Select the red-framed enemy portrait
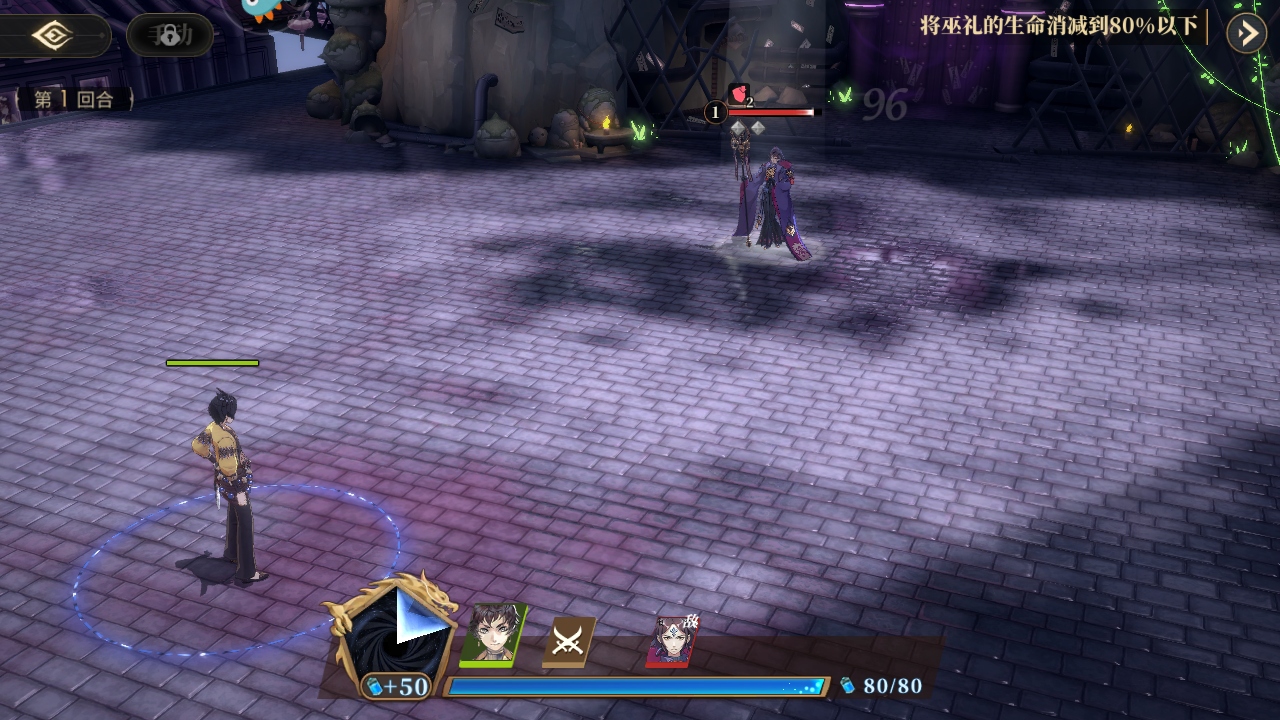The width and height of the screenshot is (1280, 720). coord(672,641)
